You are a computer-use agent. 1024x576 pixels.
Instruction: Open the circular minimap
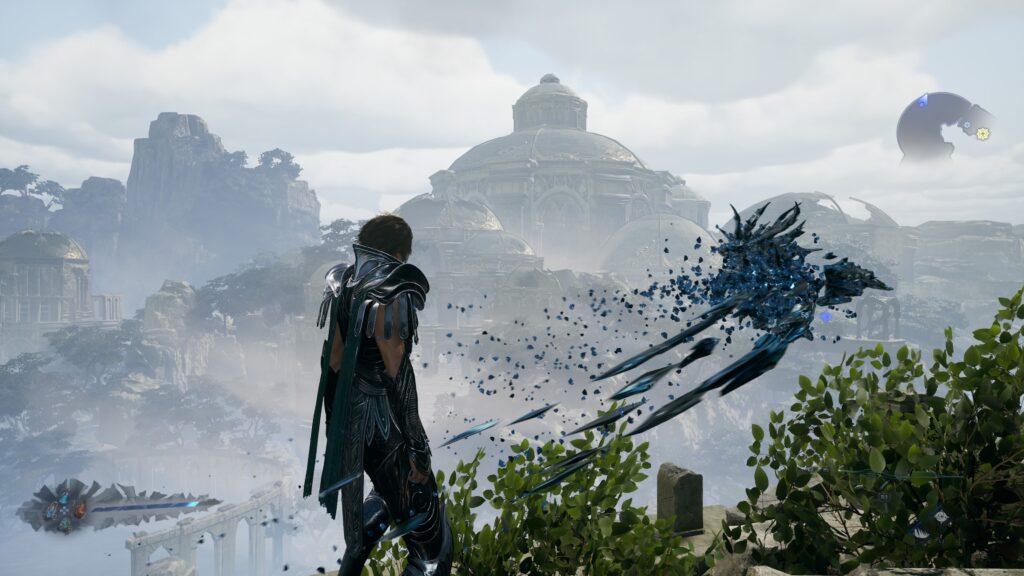[x=934, y=126]
